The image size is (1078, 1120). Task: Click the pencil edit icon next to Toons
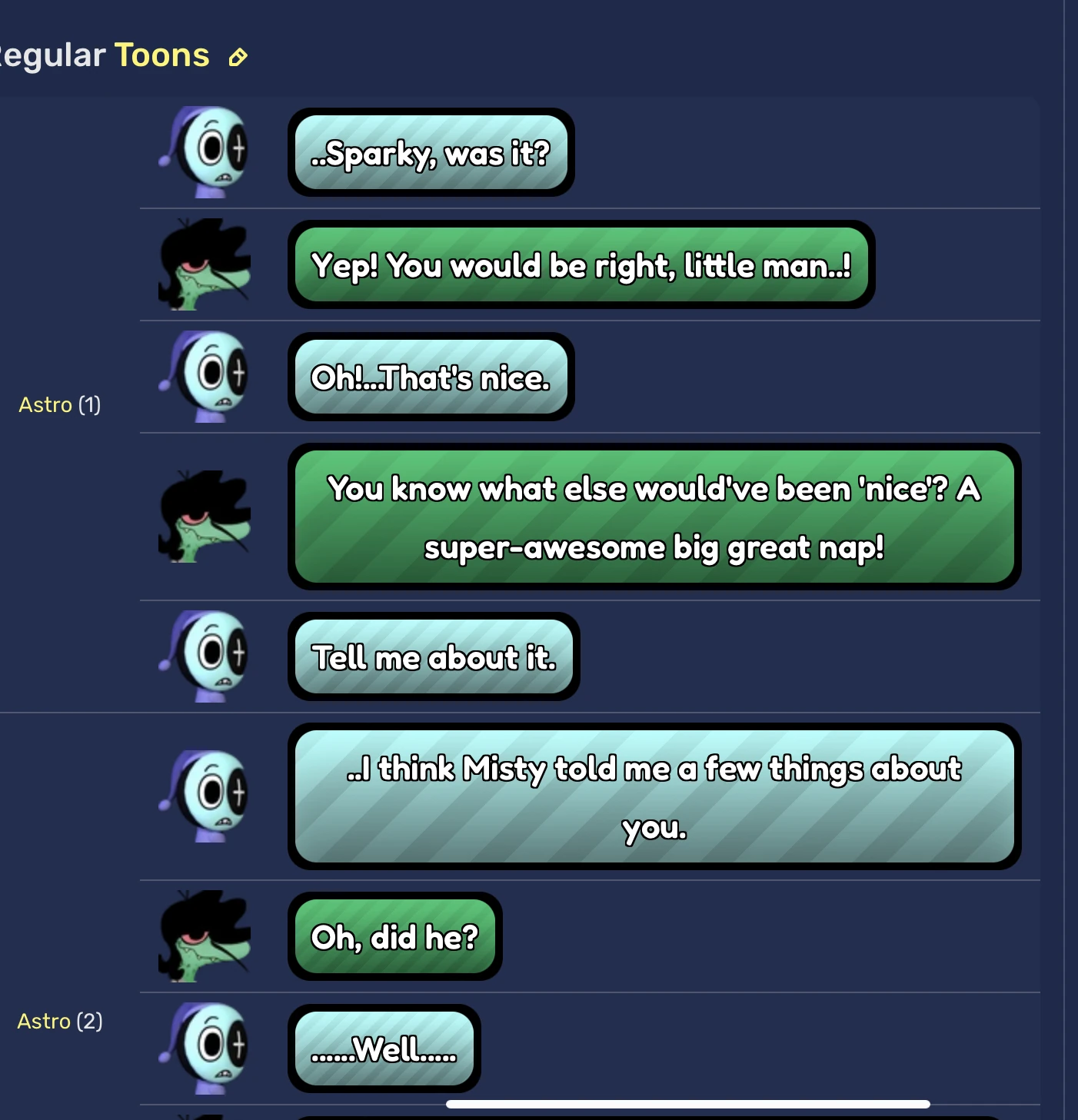point(237,57)
